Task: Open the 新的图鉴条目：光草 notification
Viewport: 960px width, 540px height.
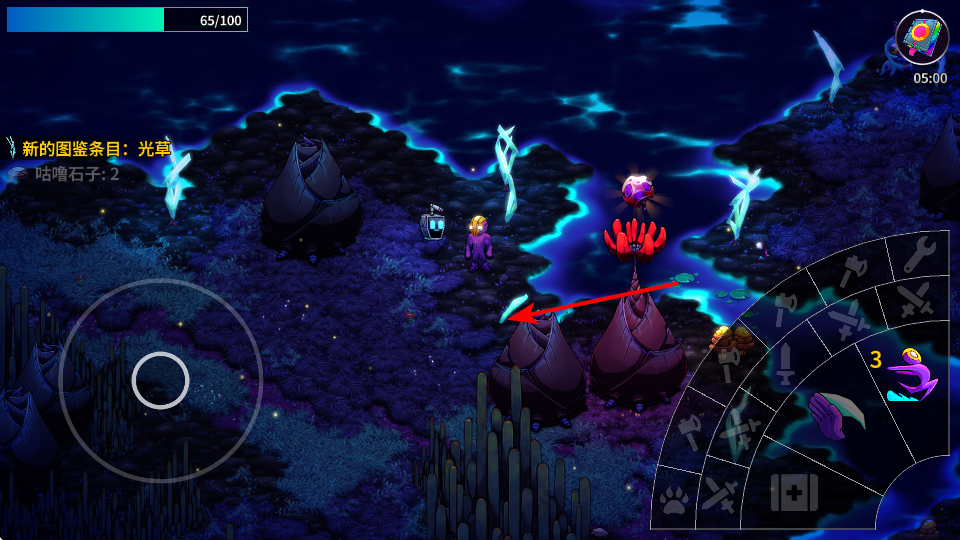Action: [x=96, y=149]
